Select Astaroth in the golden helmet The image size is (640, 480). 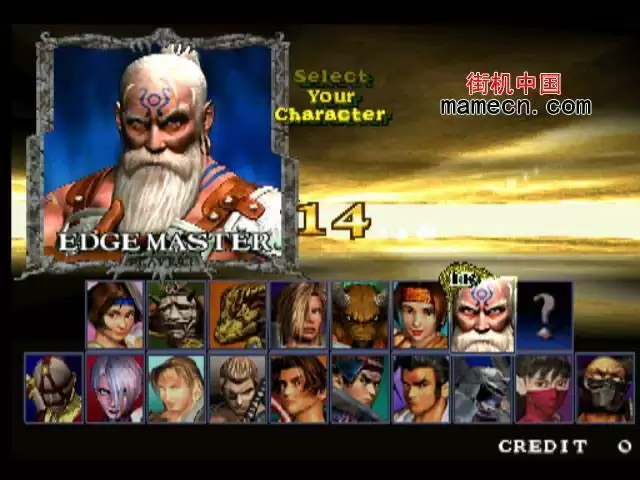click(x=54, y=388)
